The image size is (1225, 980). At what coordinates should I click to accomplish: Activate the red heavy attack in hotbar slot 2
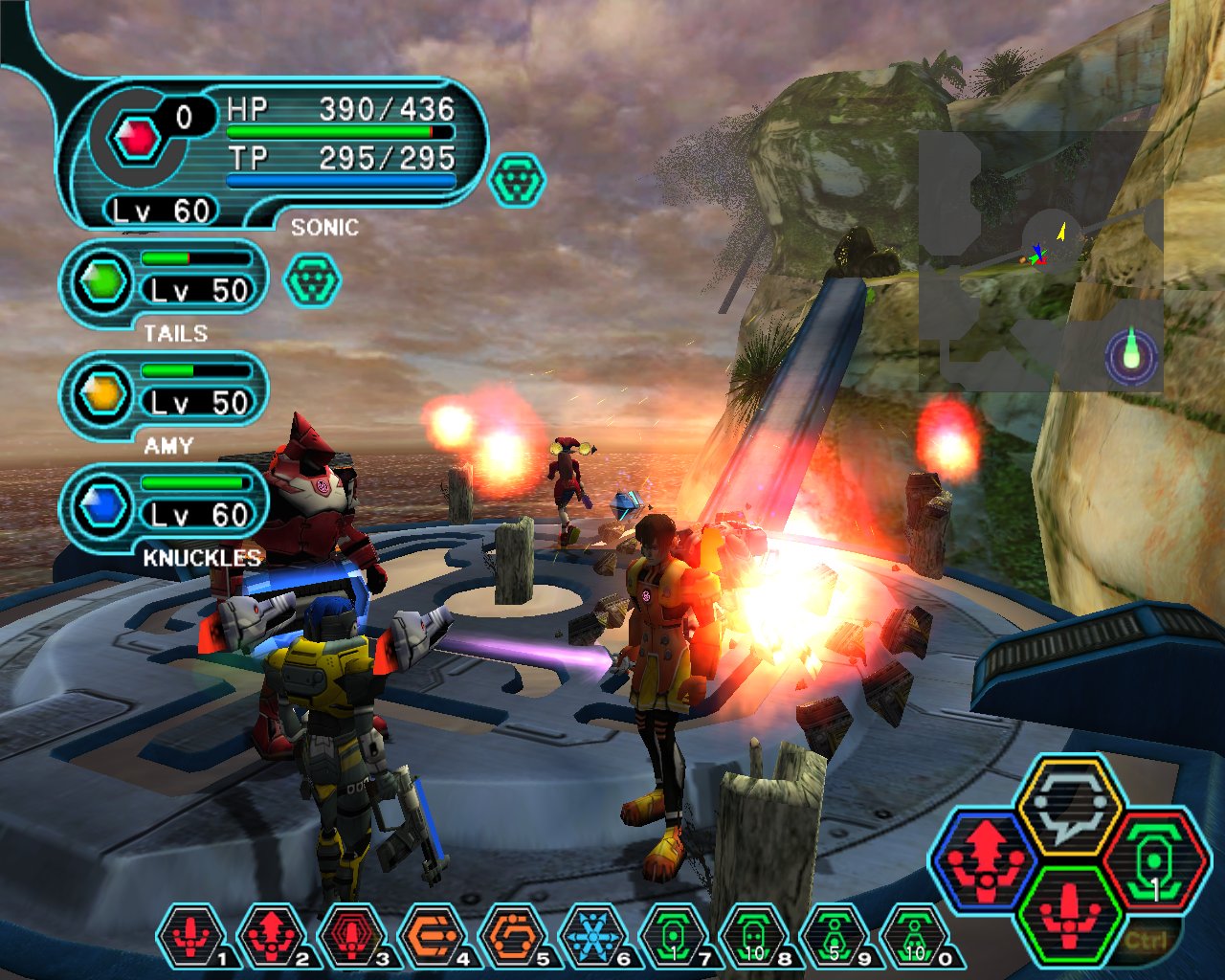coord(272,936)
